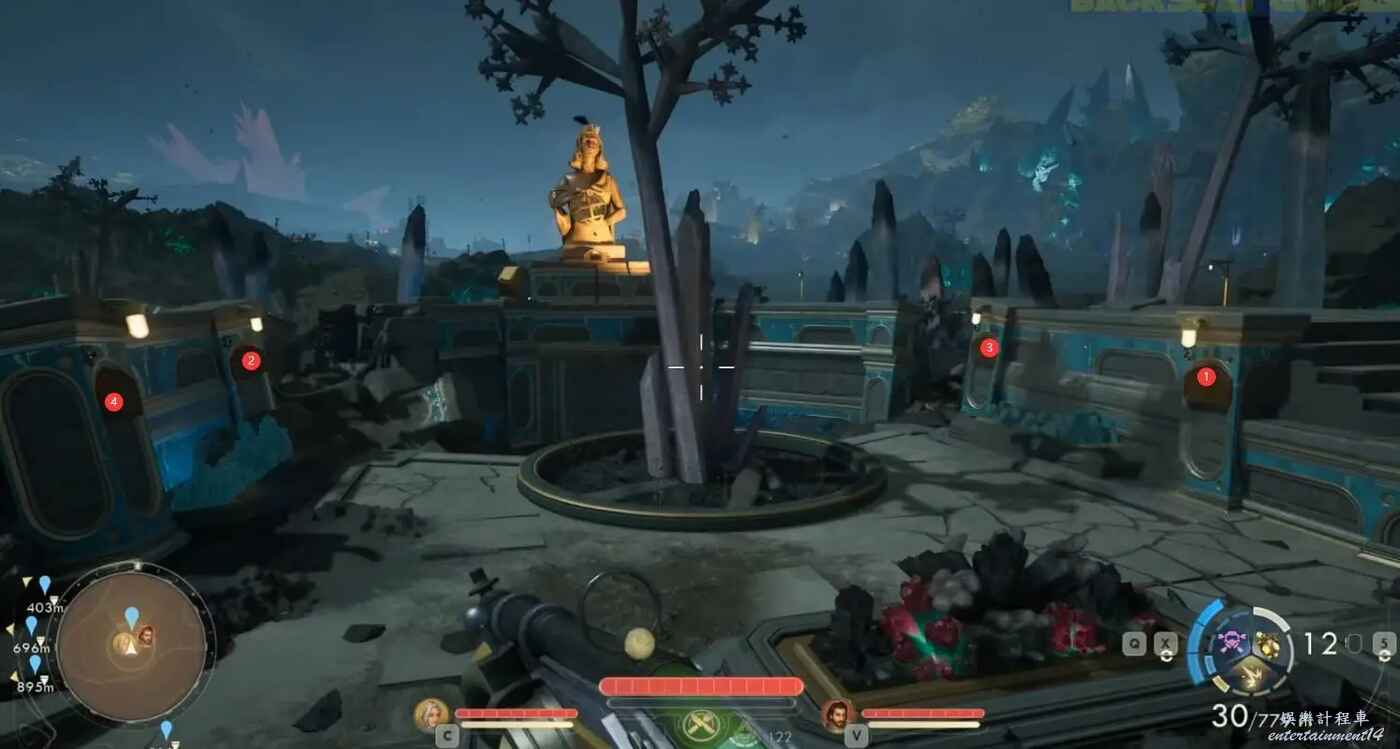Click the red marker numbered 1

[1206, 377]
